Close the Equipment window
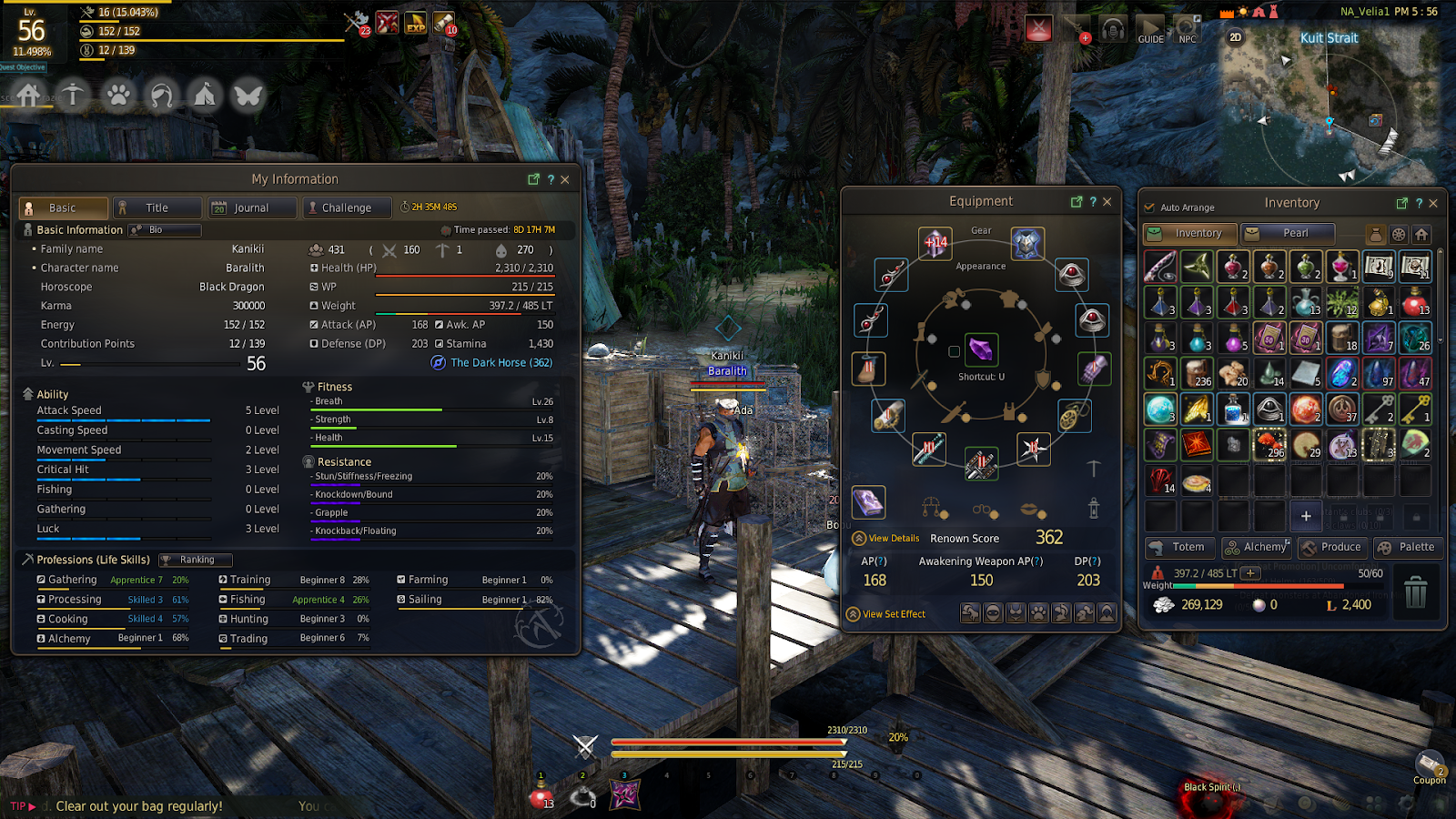This screenshot has height=819, width=1456. 1107,201
